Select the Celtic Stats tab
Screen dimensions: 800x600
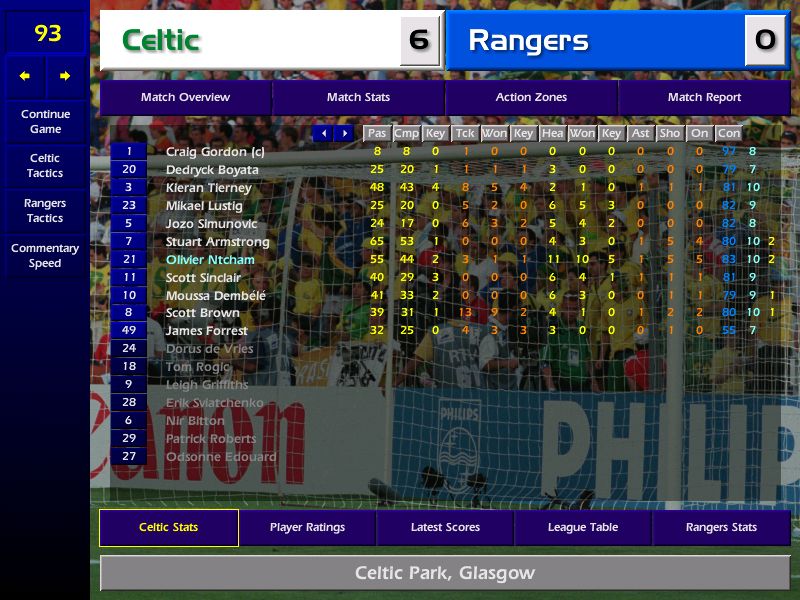click(168, 528)
